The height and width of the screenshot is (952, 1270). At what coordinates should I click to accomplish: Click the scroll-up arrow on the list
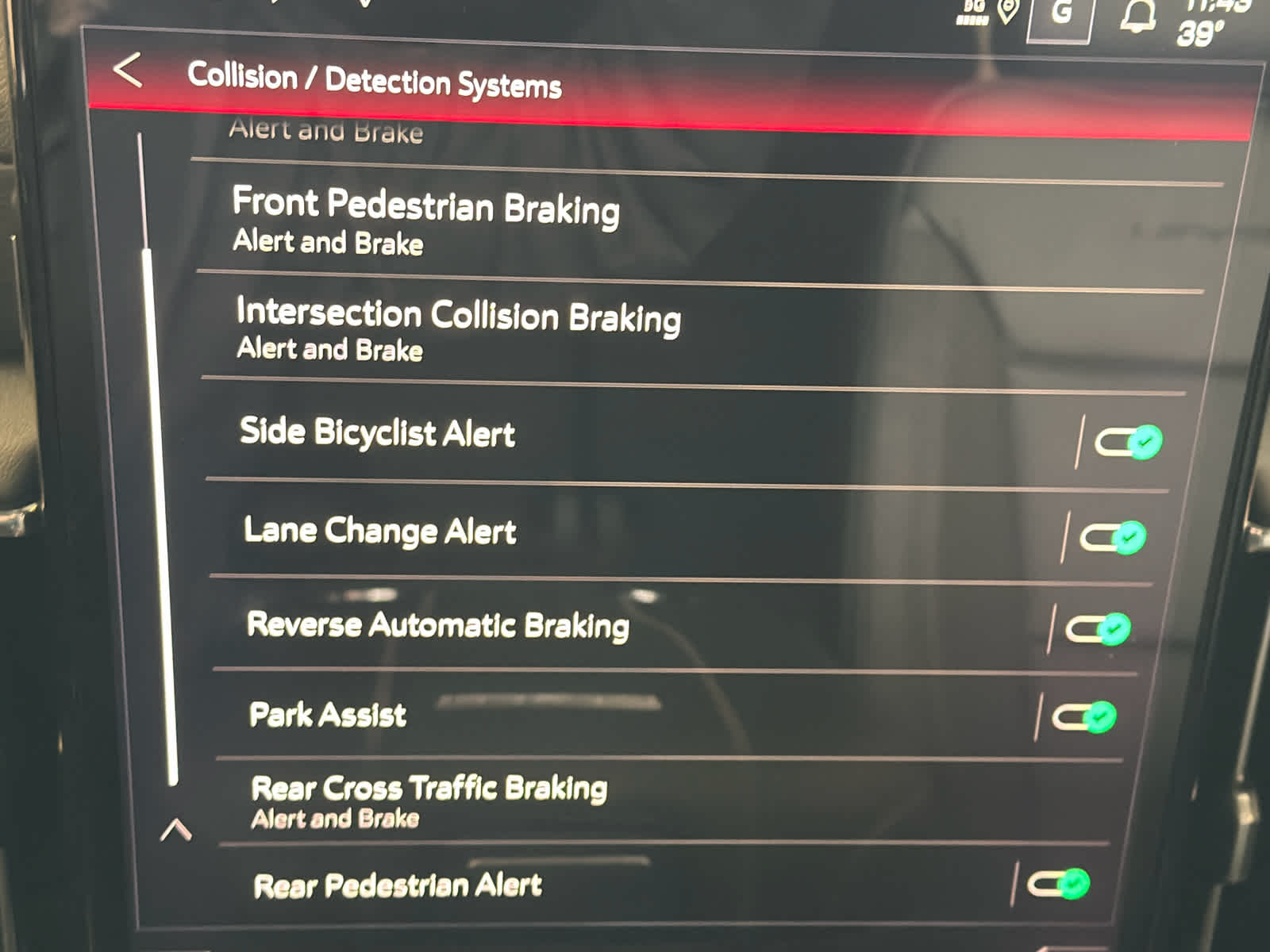pyautogui.click(x=175, y=830)
